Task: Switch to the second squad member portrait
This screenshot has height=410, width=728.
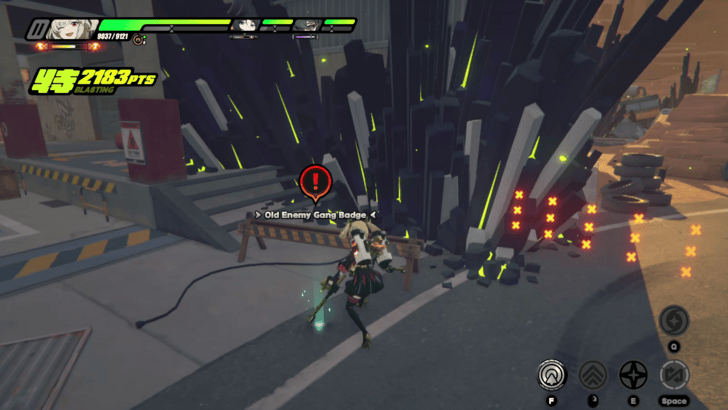Action: pos(243,25)
